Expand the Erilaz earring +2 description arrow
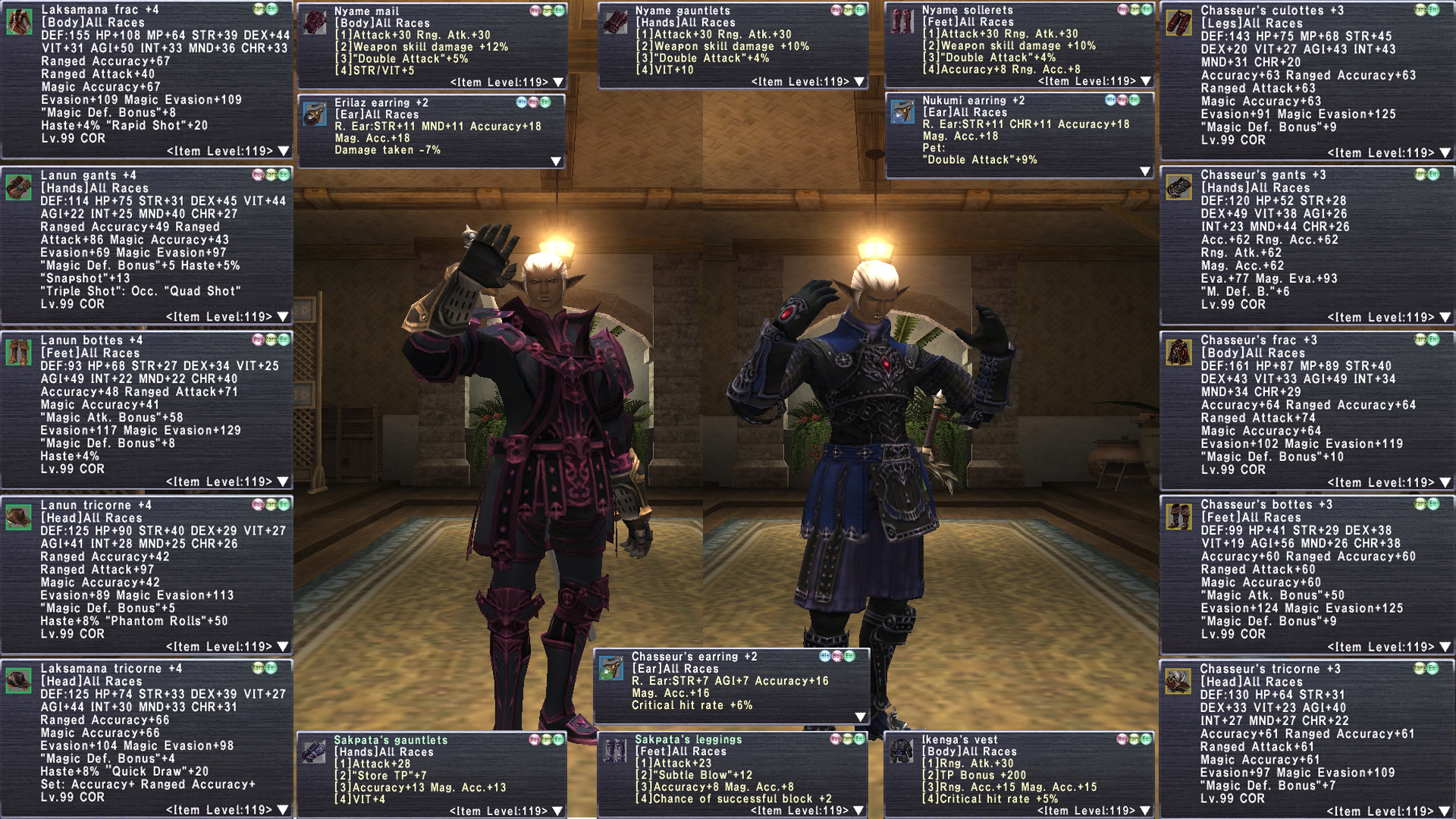Image resolution: width=1456 pixels, height=819 pixels. tap(556, 162)
